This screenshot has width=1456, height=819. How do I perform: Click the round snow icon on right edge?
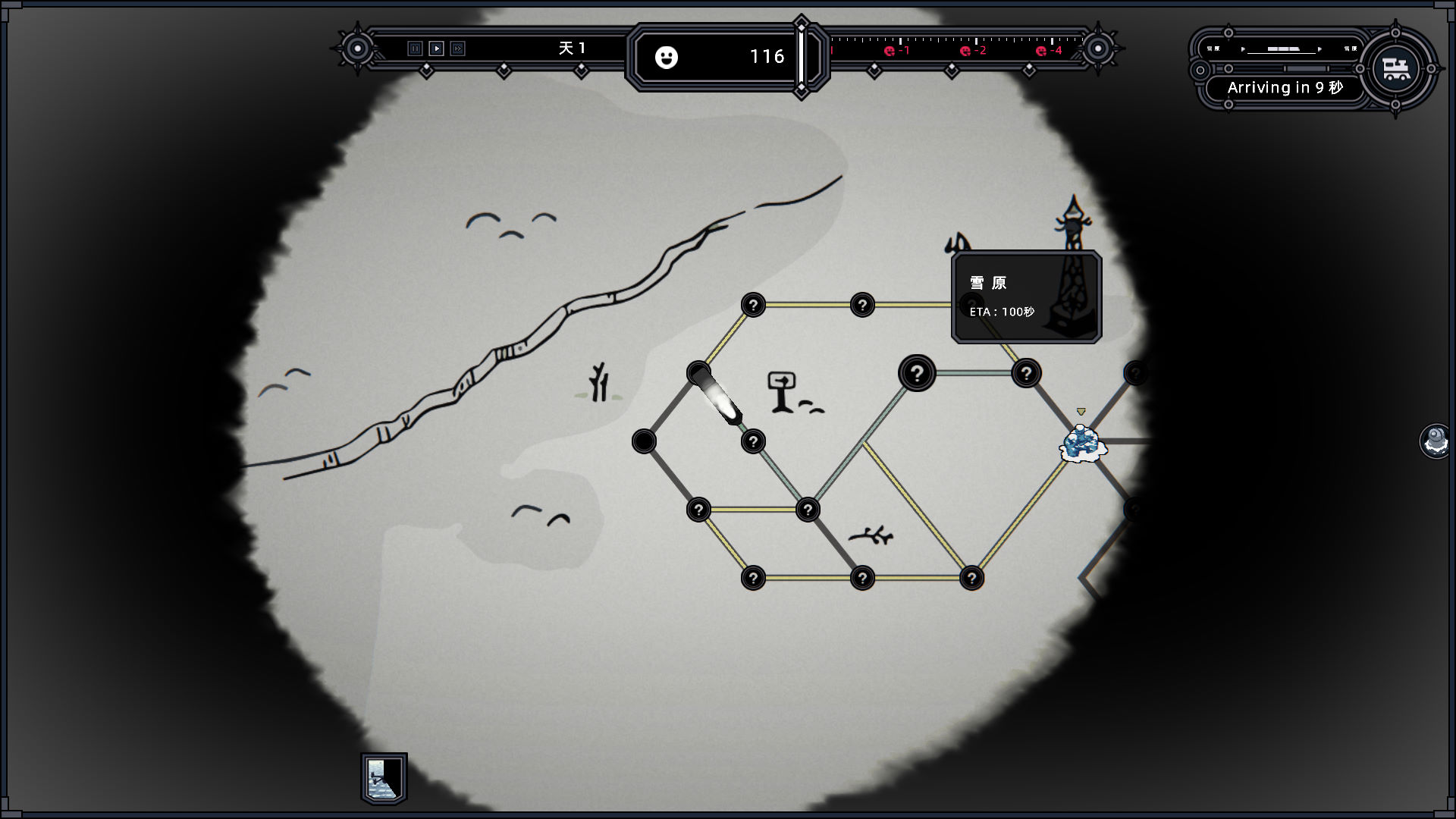[x=1436, y=441]
